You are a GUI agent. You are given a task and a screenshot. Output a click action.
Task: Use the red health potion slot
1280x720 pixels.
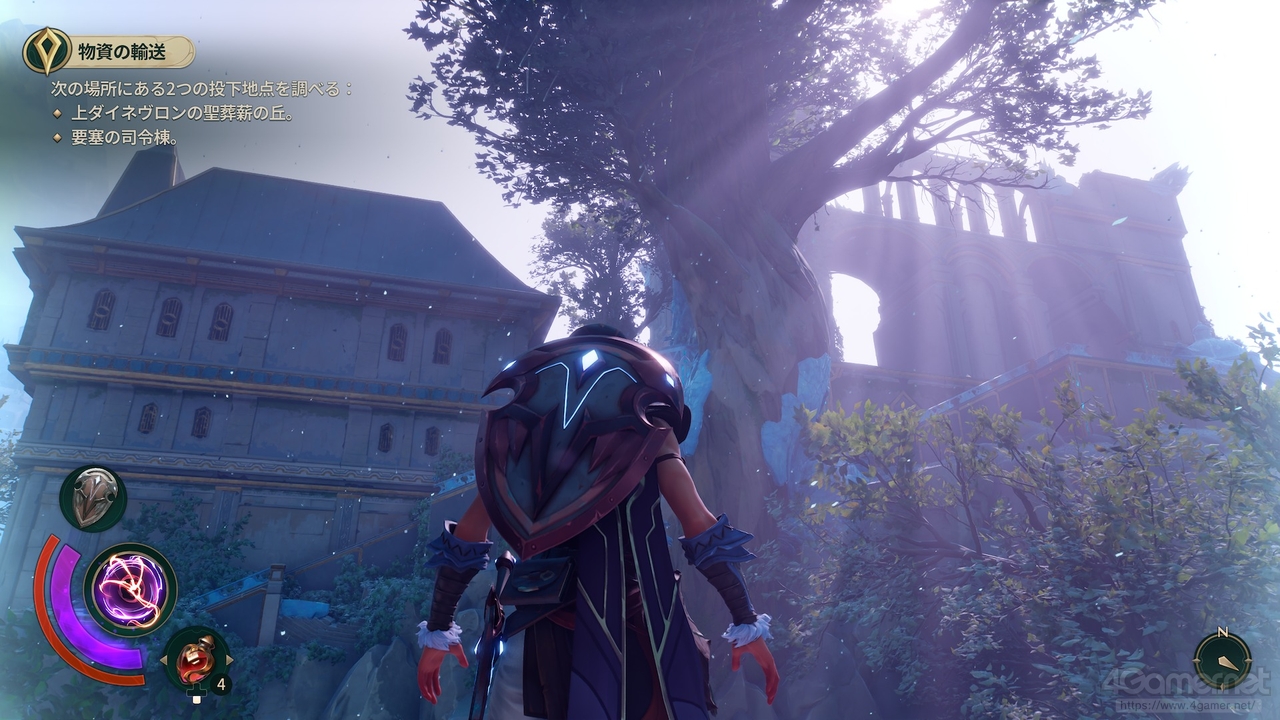196,659
